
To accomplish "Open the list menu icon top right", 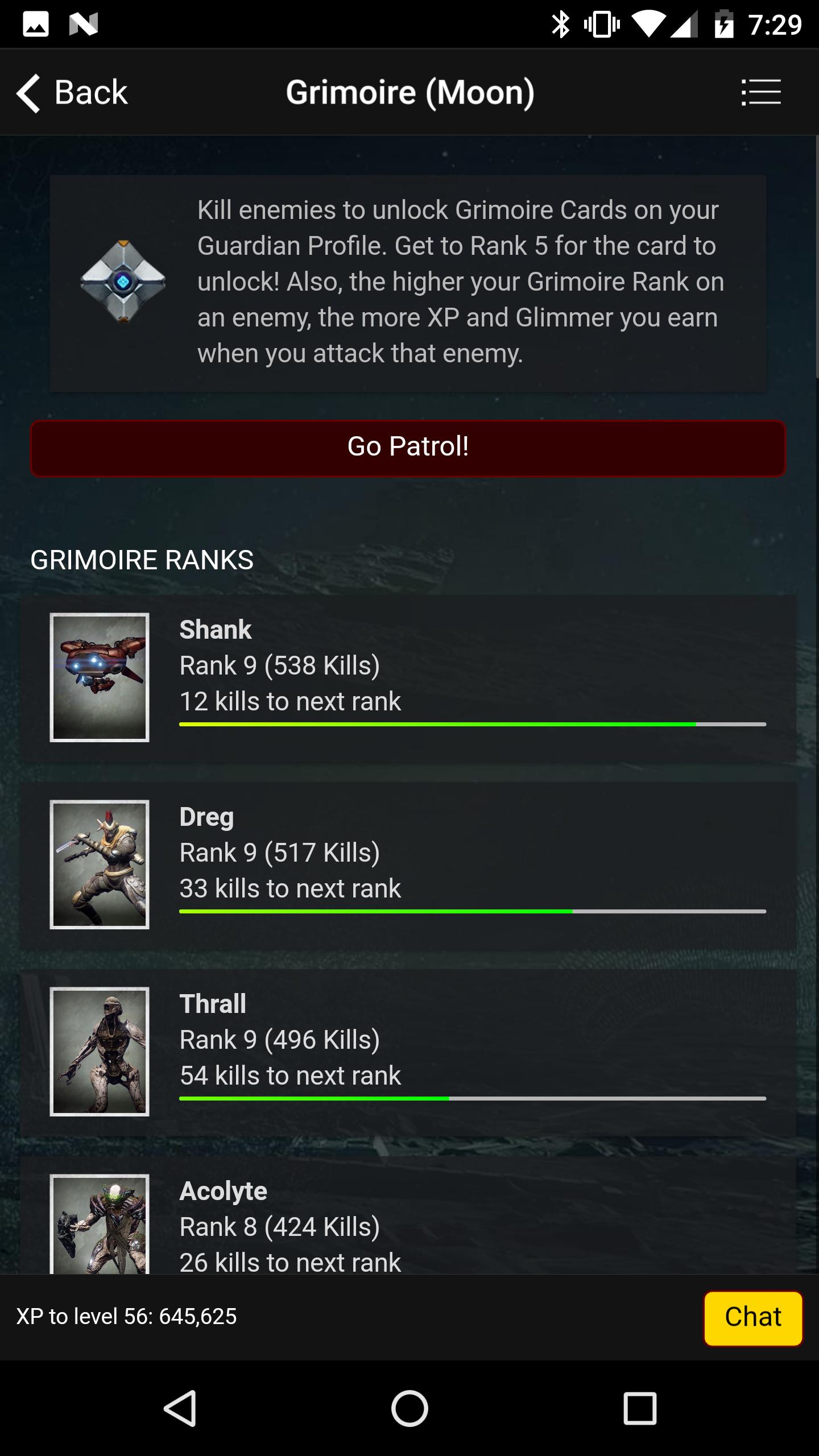I will click(761, 92).
